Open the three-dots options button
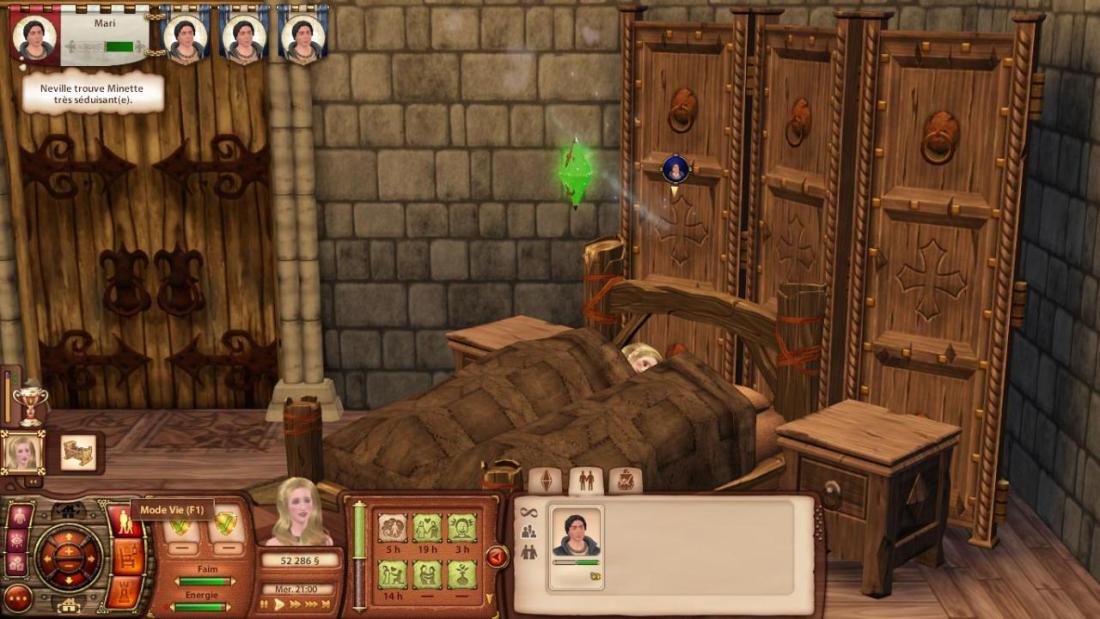Image resolution: width=1100 pixels, height=619 pixels. pos(18,598)
